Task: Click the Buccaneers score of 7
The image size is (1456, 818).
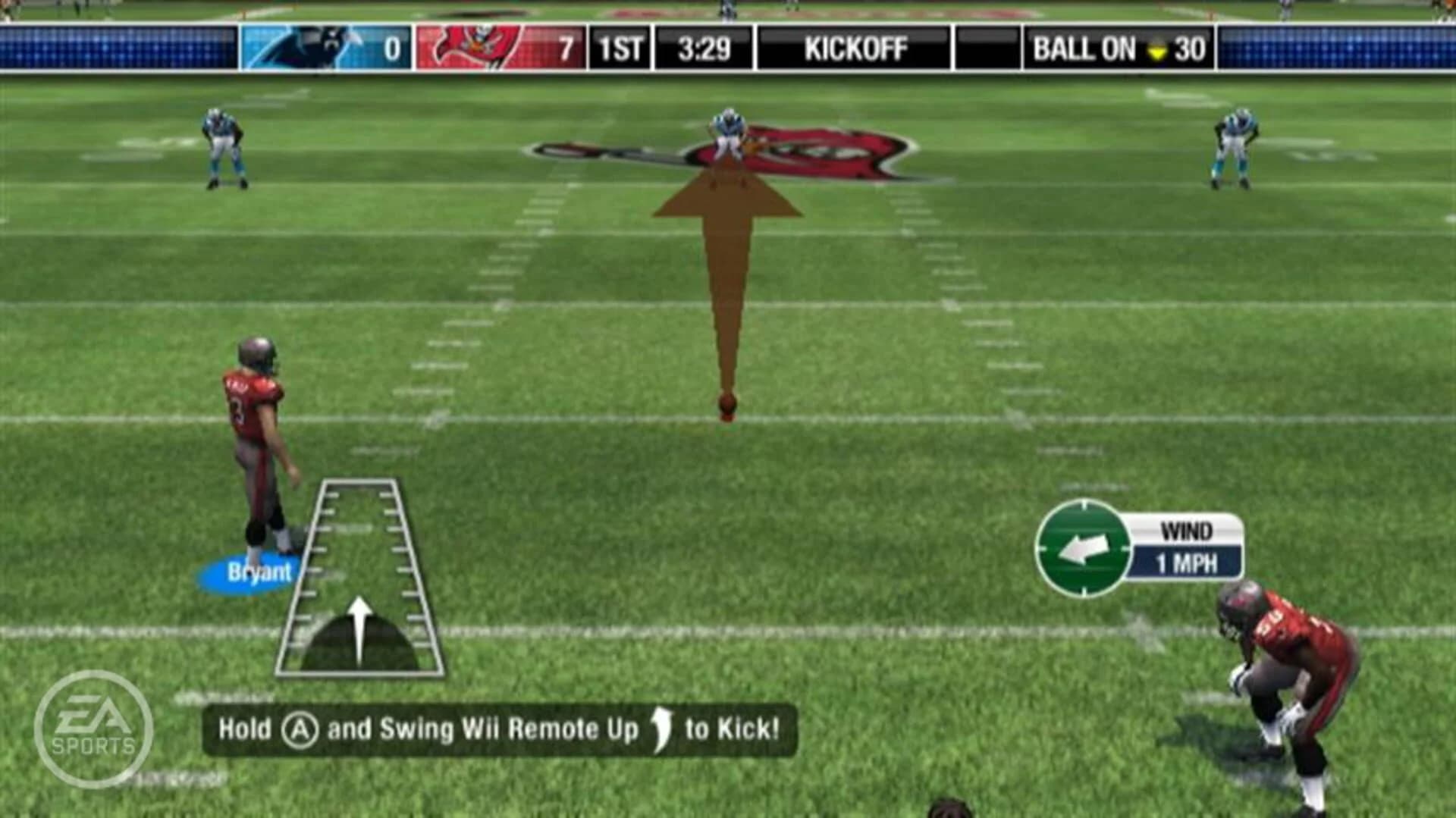Action: click(567, 48)
